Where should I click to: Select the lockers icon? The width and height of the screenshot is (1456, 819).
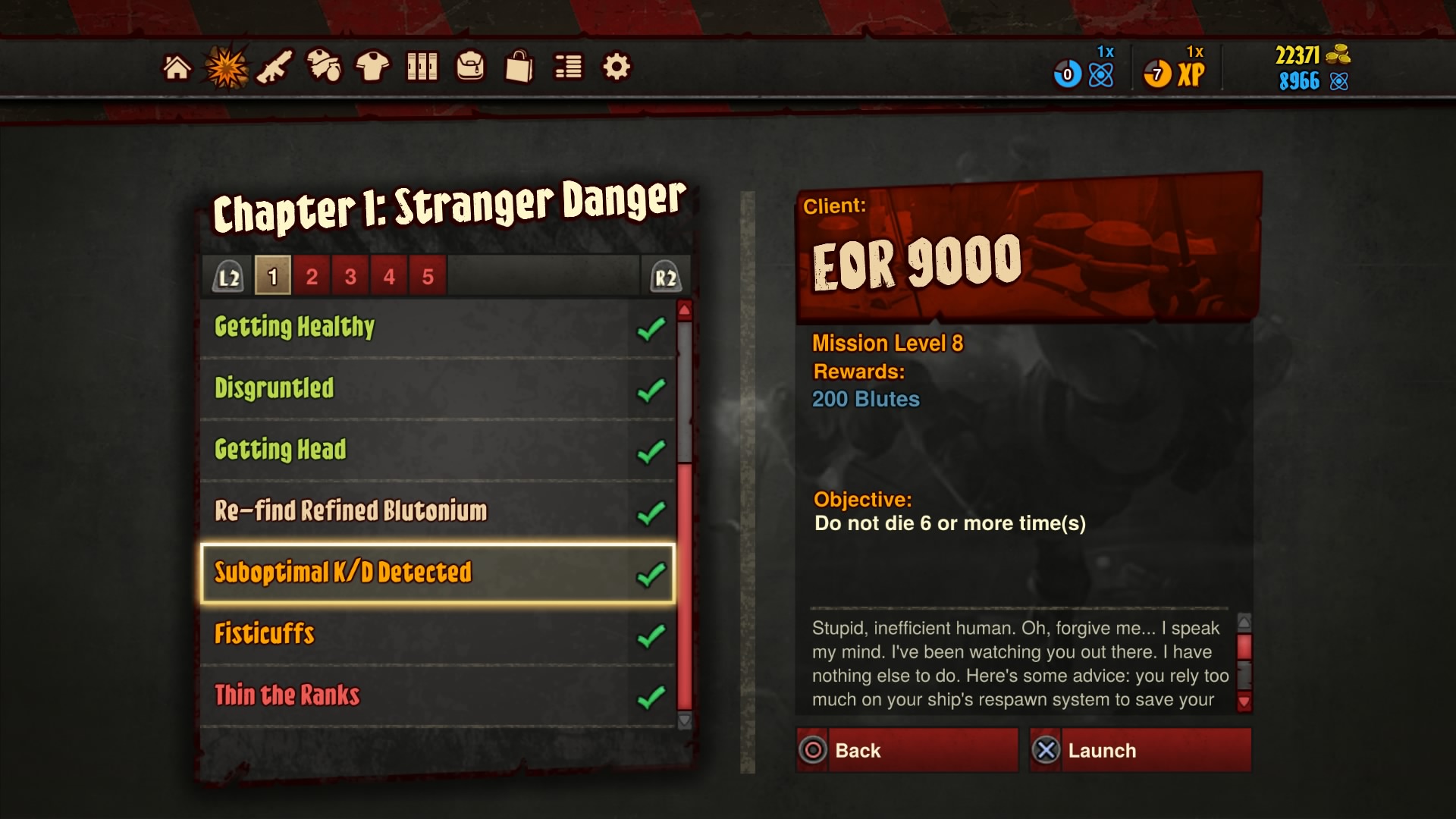(x=423, y=67)
